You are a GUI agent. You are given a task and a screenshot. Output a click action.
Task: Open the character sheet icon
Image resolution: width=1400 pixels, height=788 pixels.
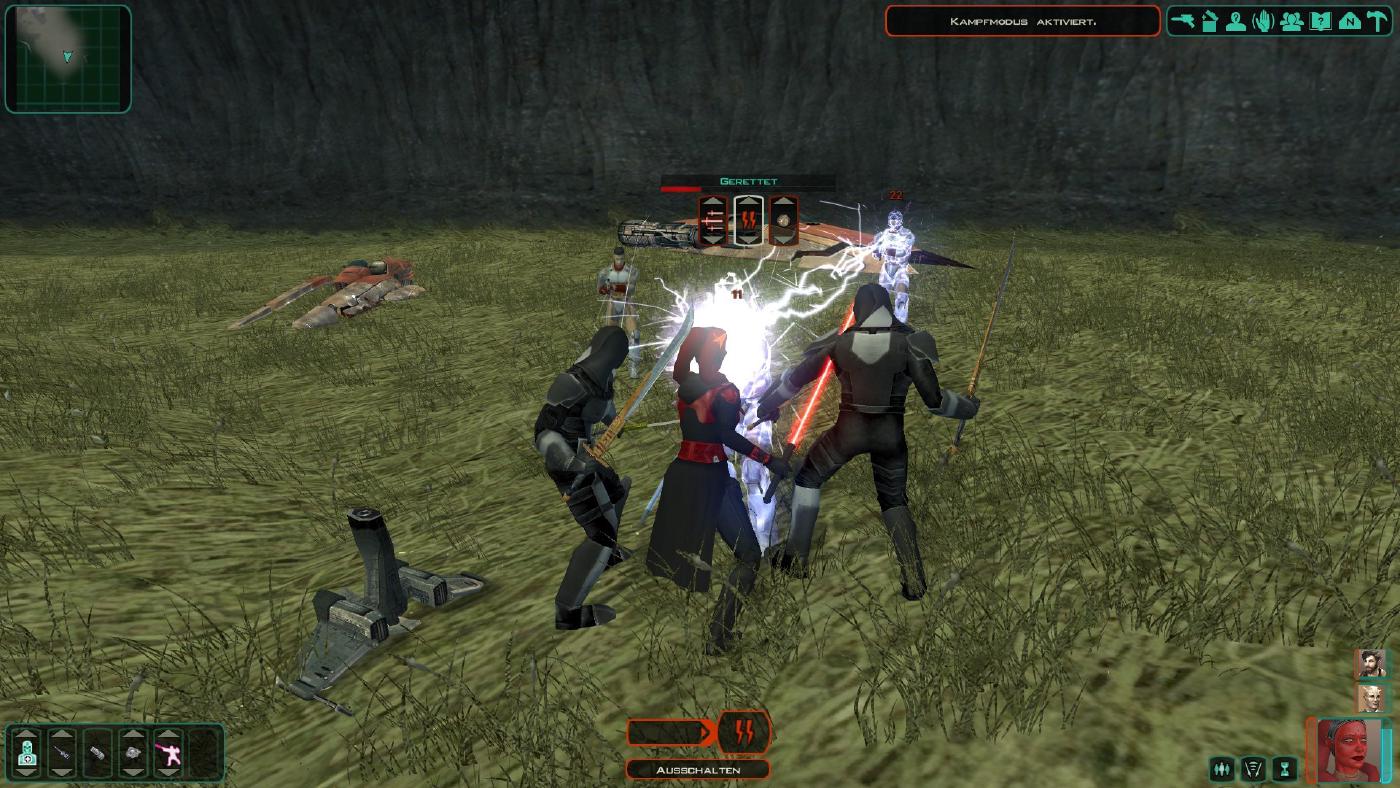[x=1237, y=21]
